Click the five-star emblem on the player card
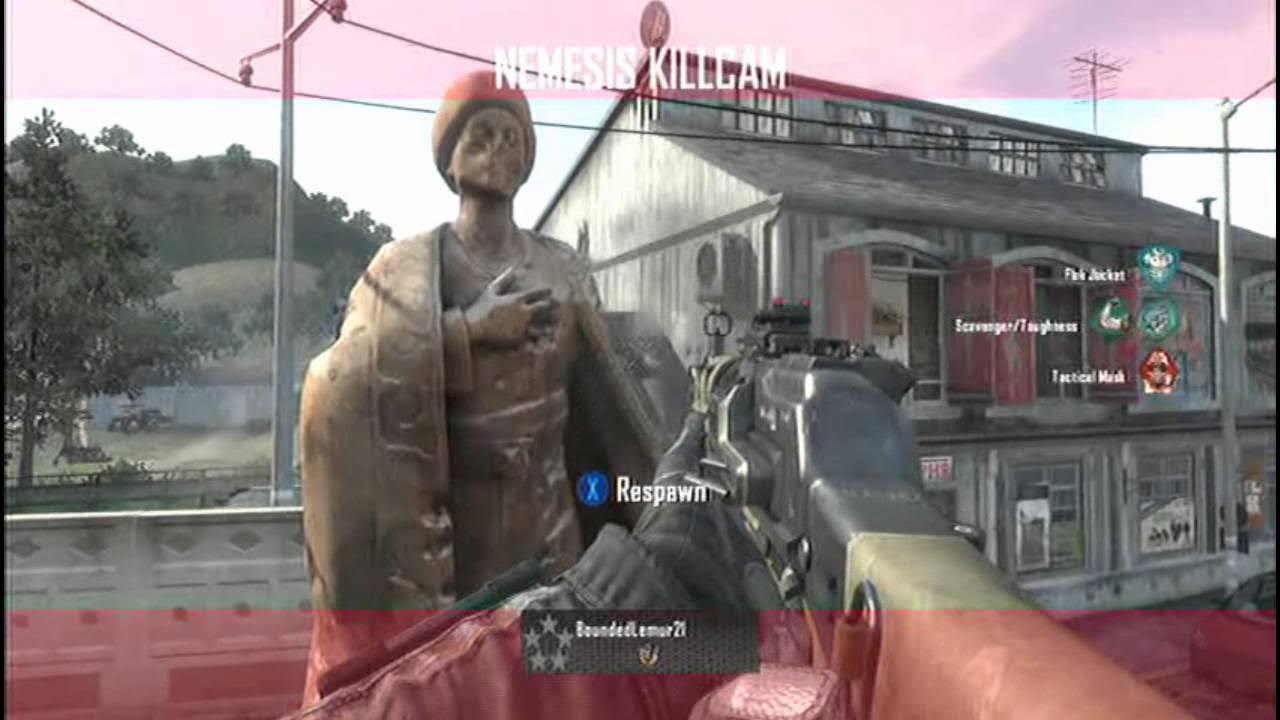Image resolution: width=1280 pixels, height=720 pixels. [549, 642]
